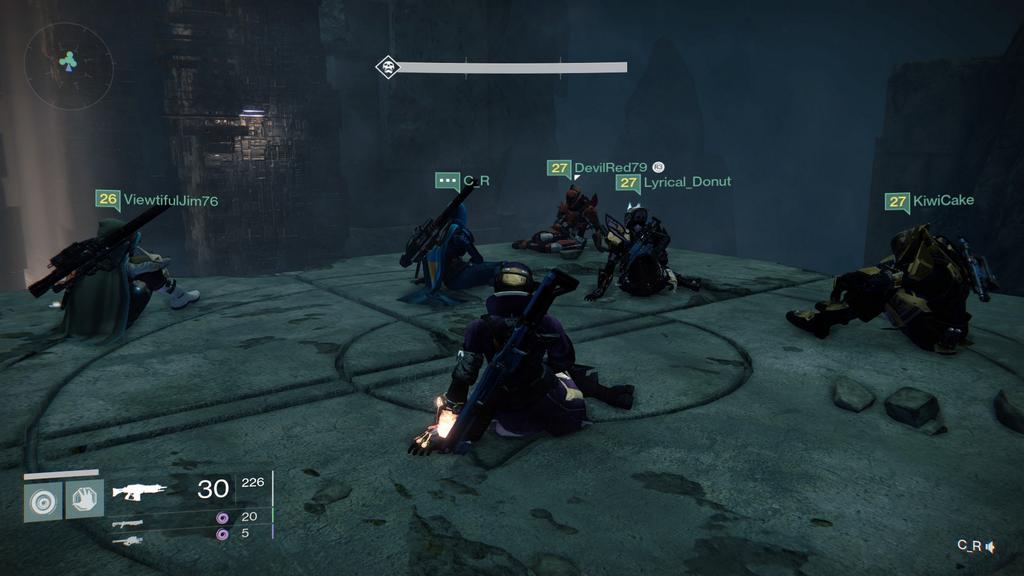This screenshot has height=576, width=1024.
Task: Select ViewtifulJim76's player nameplate
Action: point(157,200)
